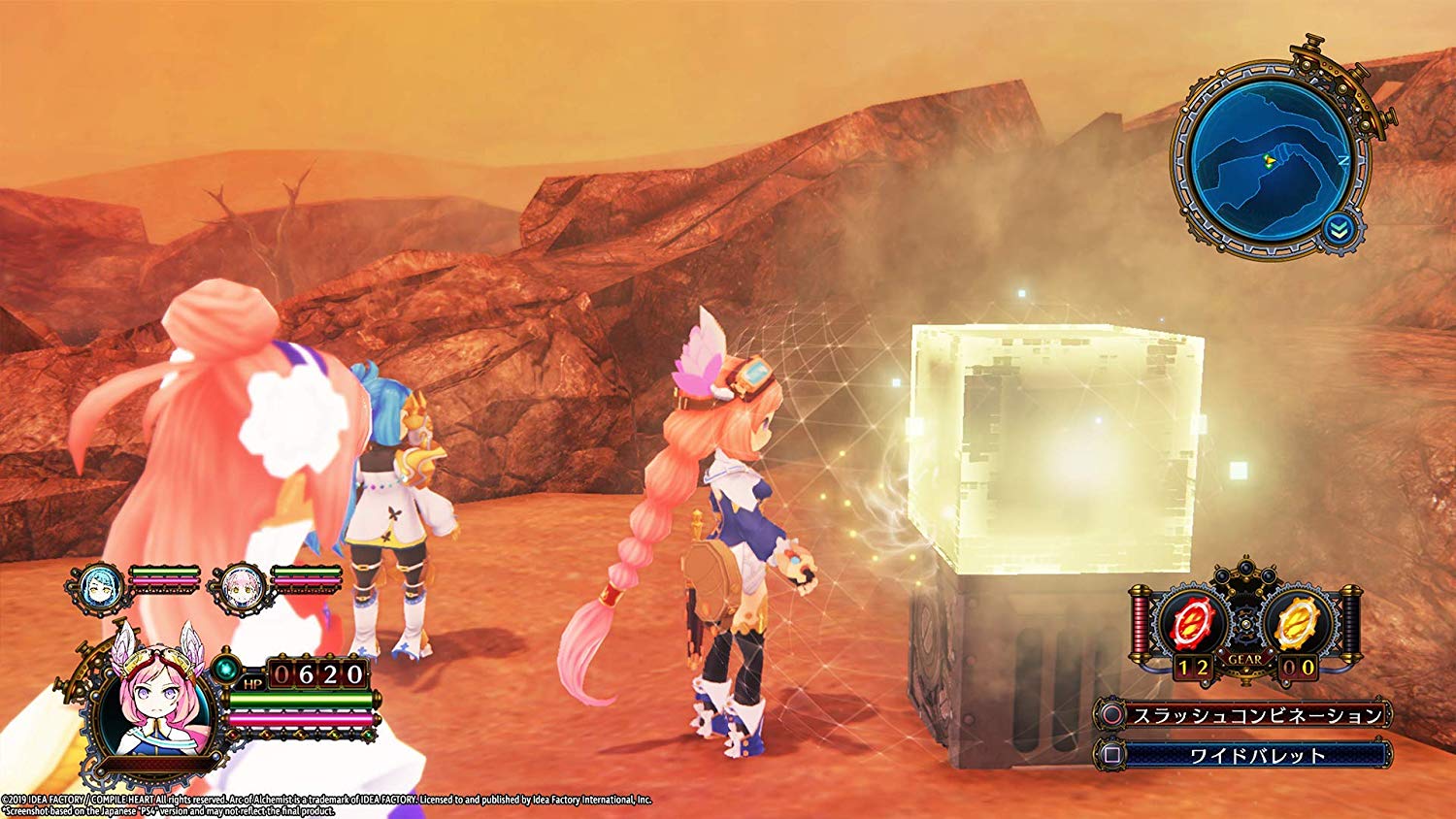Viewport: 1456px width, 819px height.
Task: Click the player arrow marker on the minimap
Action: 1270,161
